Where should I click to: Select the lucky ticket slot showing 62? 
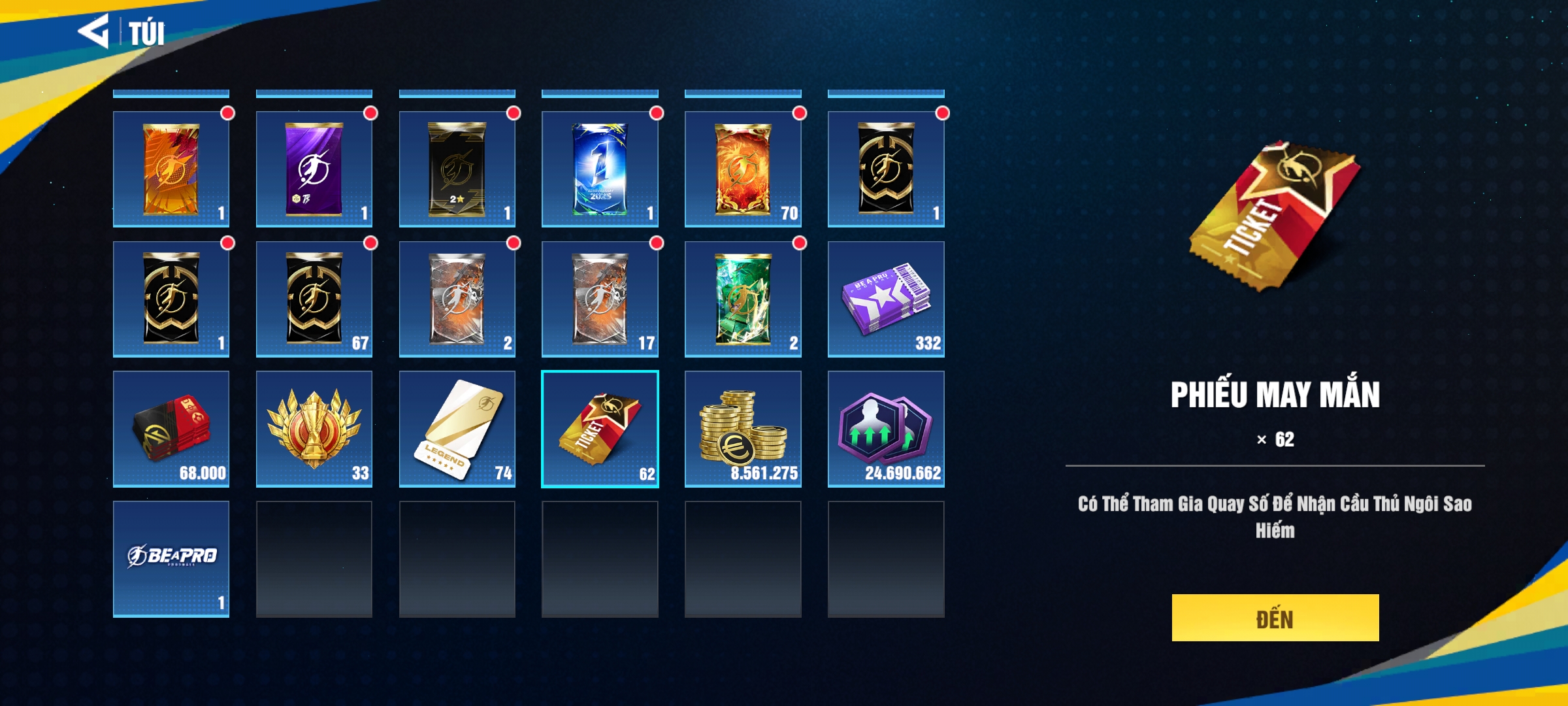[599, 428]
